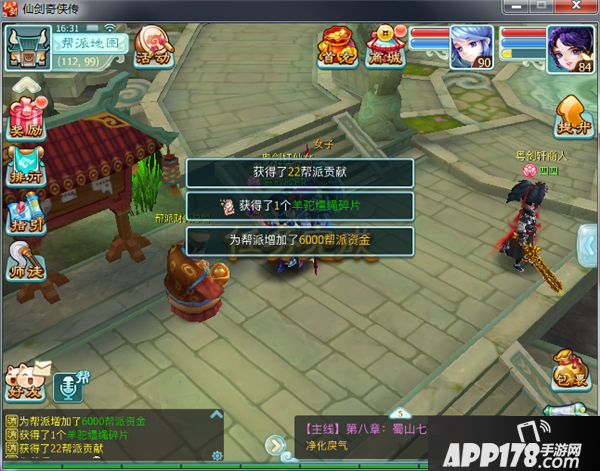Open the 师徒 mentor menu
The image size is (600, 471).
[x=26, y=263]
